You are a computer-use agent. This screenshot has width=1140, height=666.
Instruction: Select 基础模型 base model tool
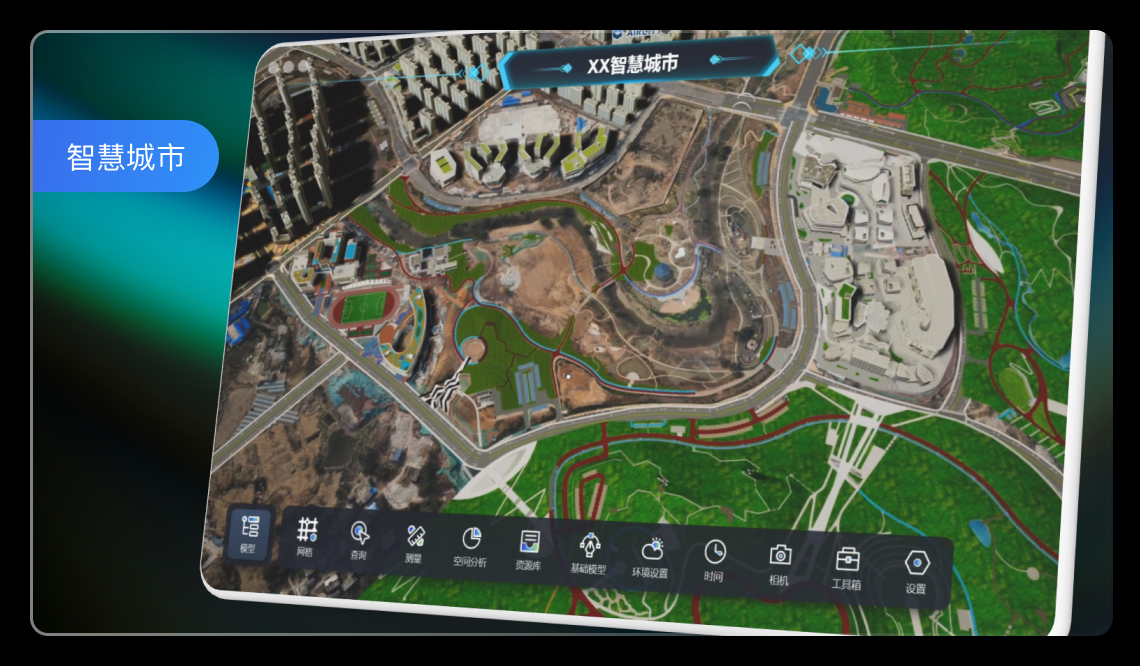point(589,555)
